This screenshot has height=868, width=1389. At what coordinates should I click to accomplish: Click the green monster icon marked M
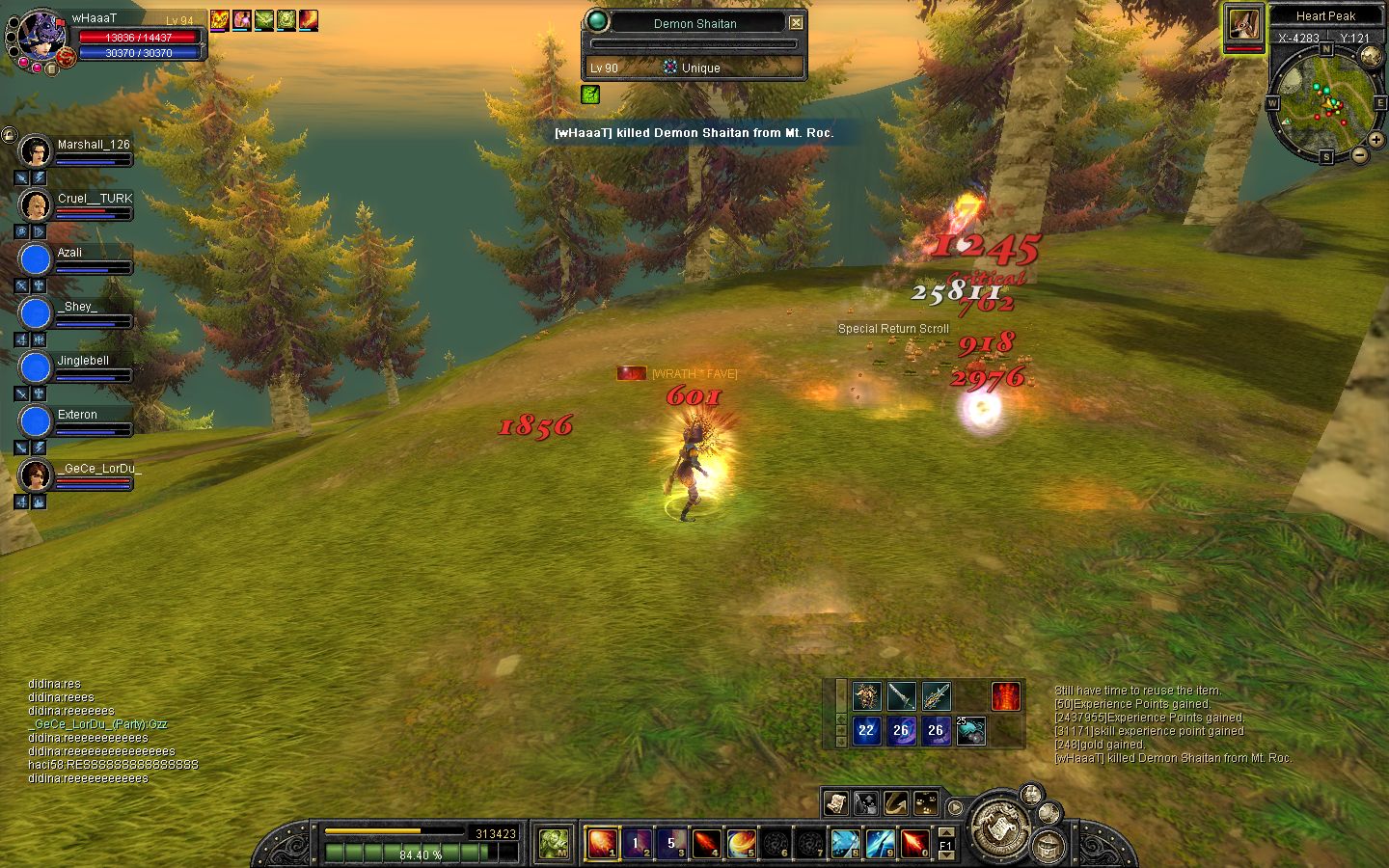(554, 843)
